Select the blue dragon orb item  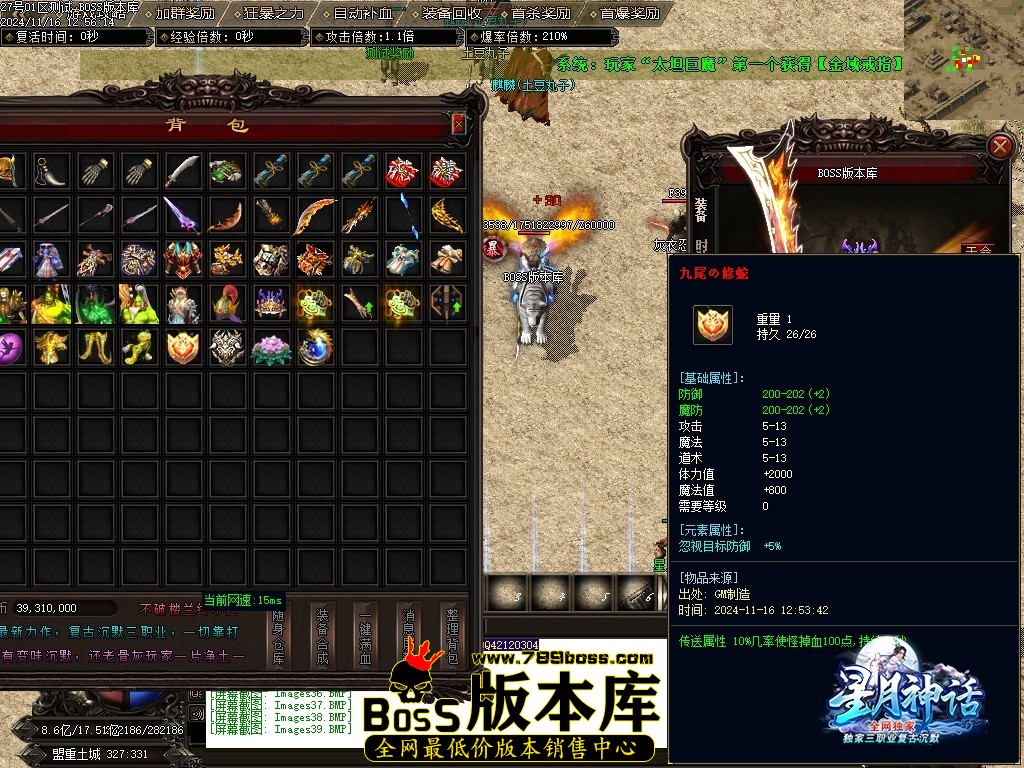click(x=315, y=347)
